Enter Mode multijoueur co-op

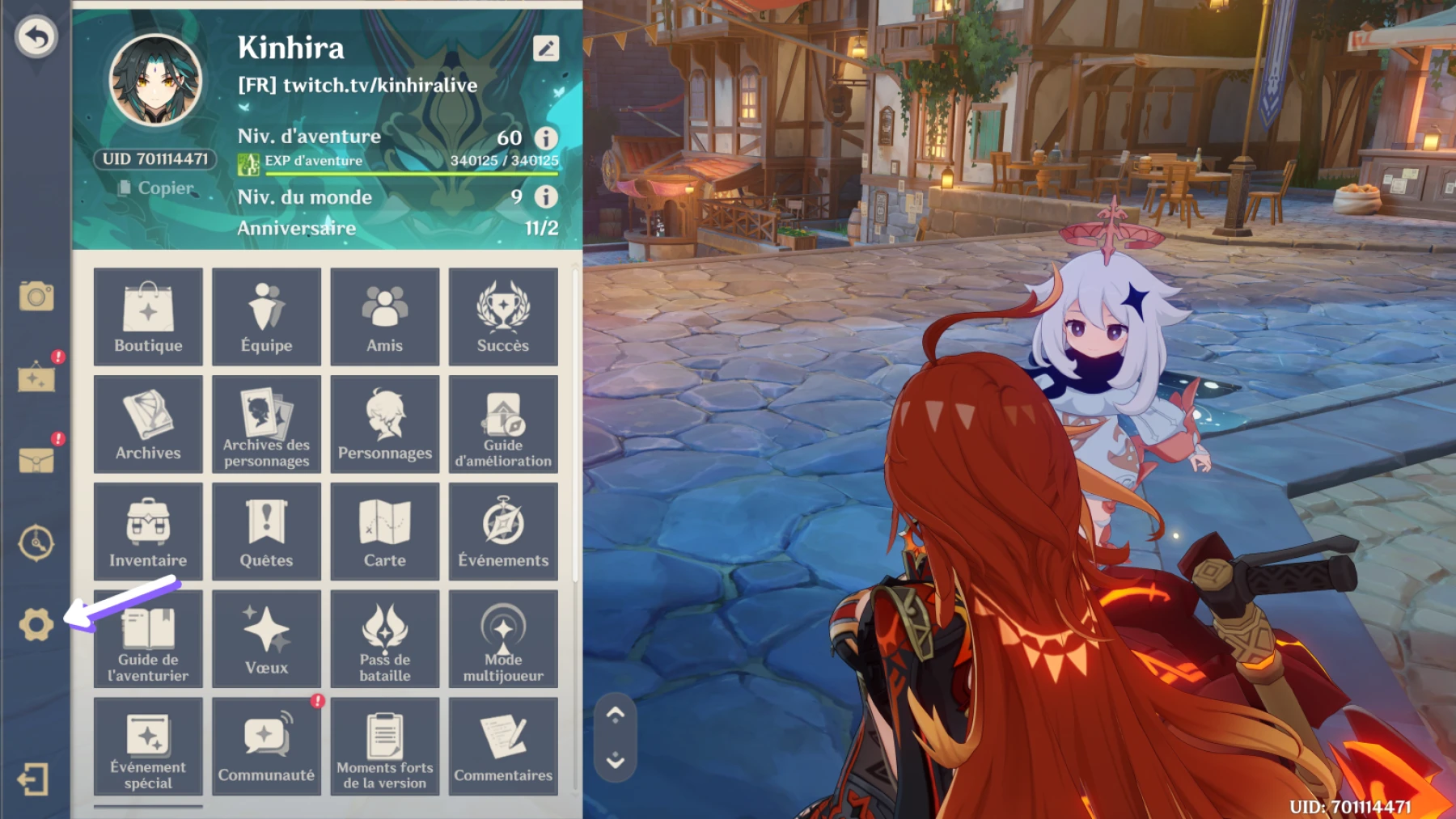[503, 638]
